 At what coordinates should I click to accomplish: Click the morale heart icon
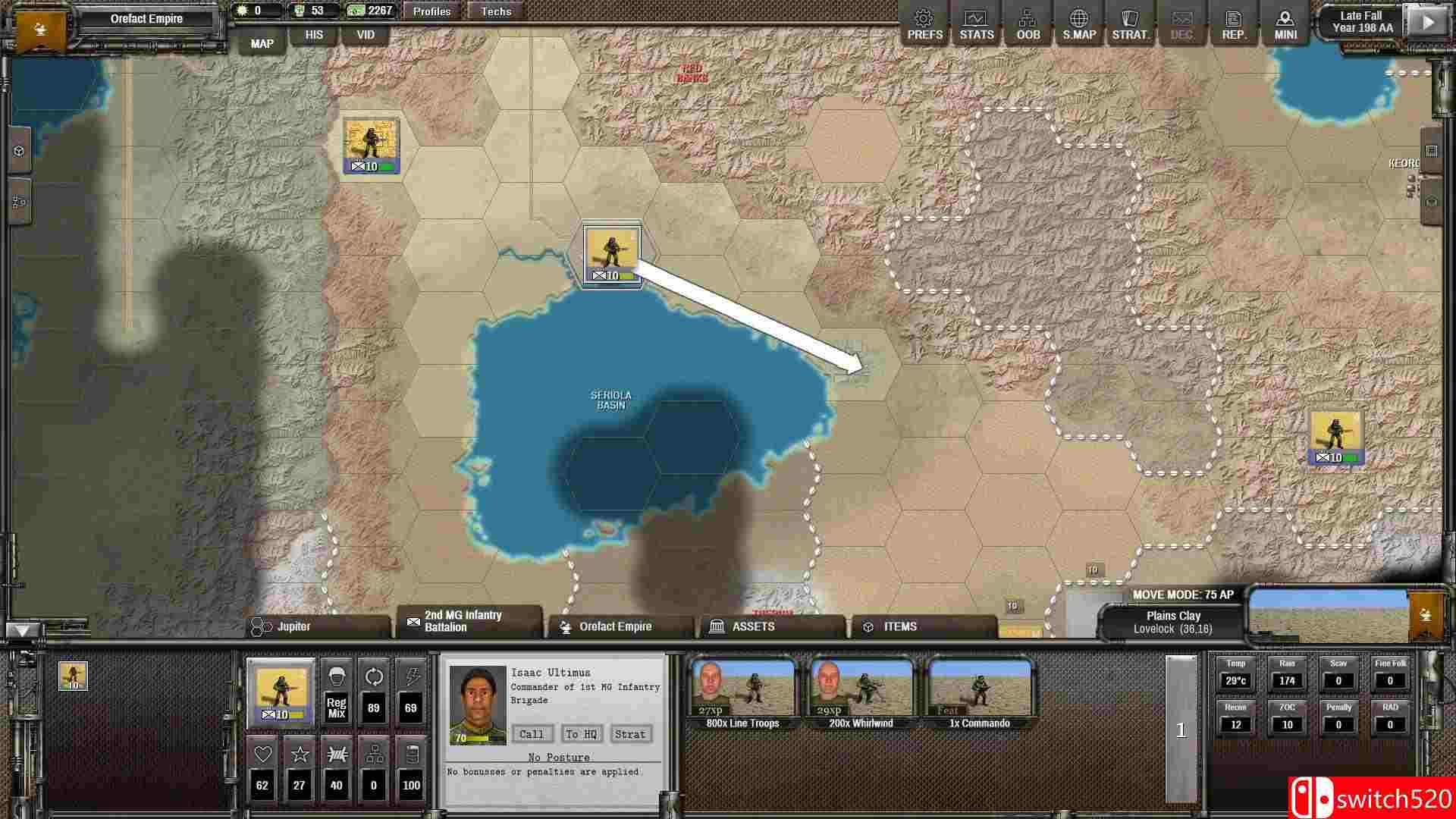262,755
